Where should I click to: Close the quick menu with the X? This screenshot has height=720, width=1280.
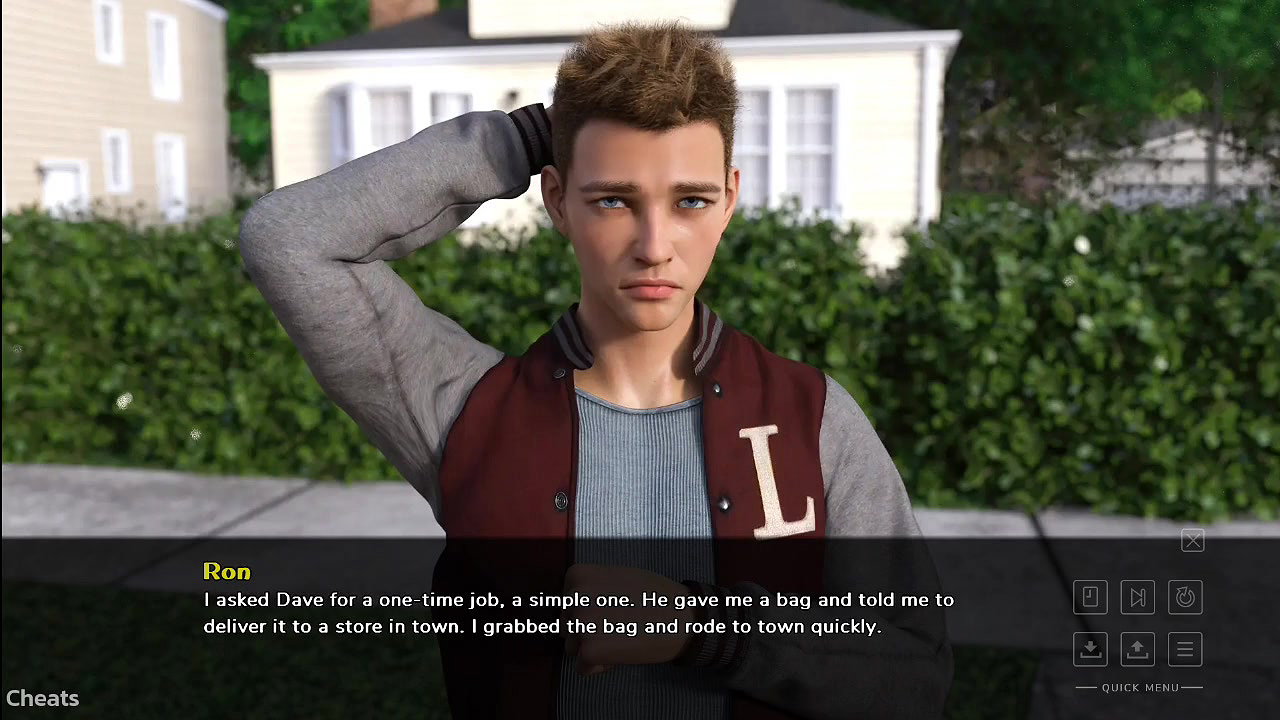1192,541
